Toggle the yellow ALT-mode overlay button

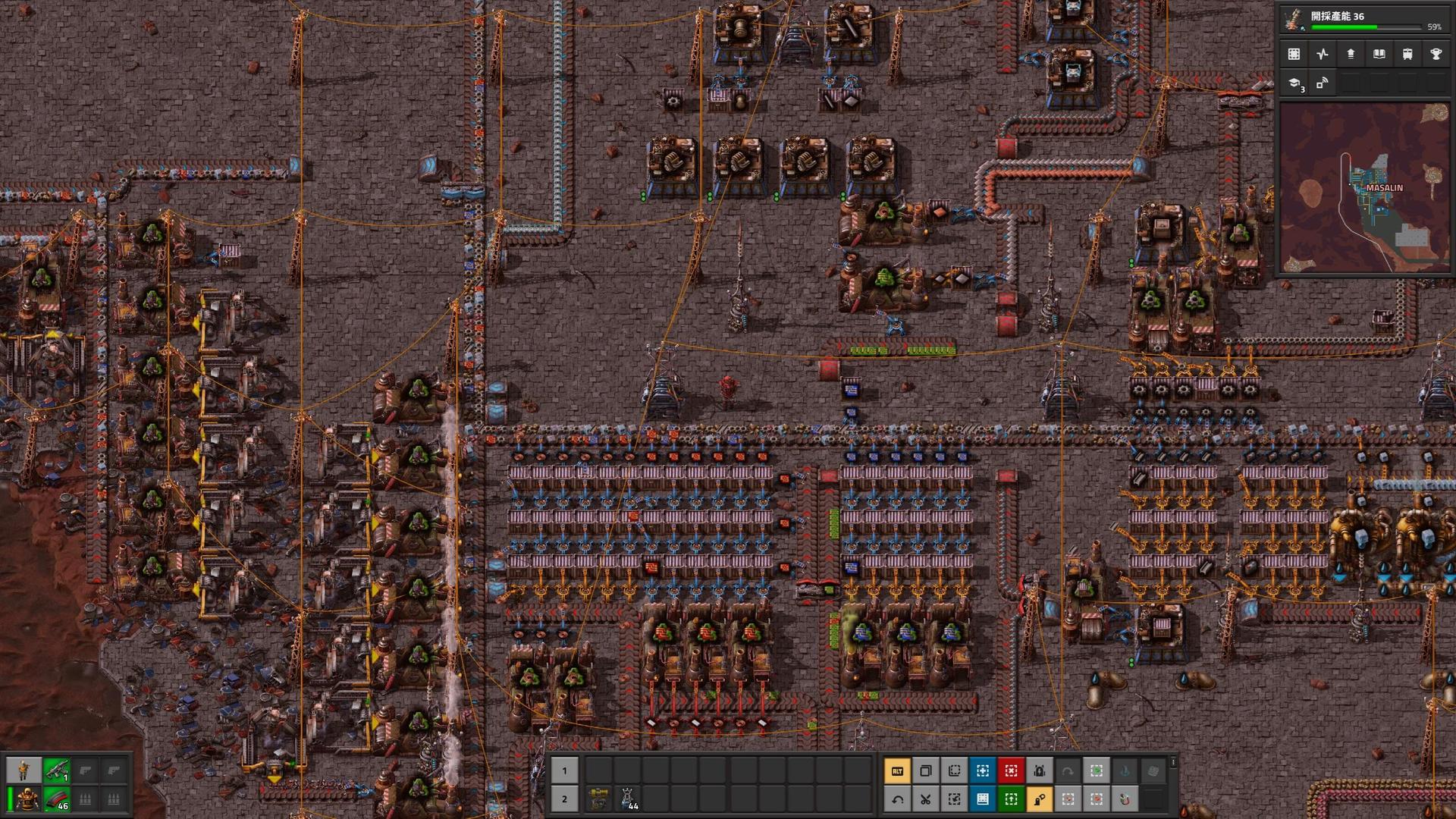897,771
